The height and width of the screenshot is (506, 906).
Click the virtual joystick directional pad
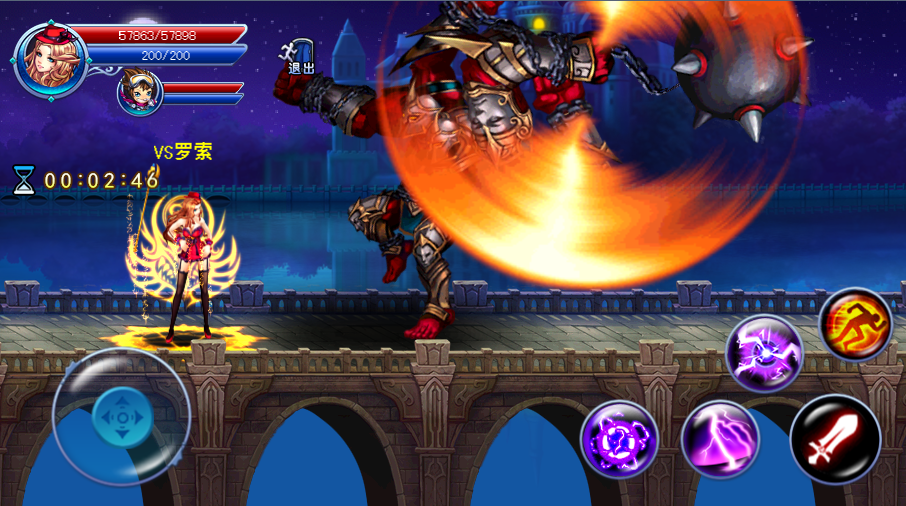point(121,415)
